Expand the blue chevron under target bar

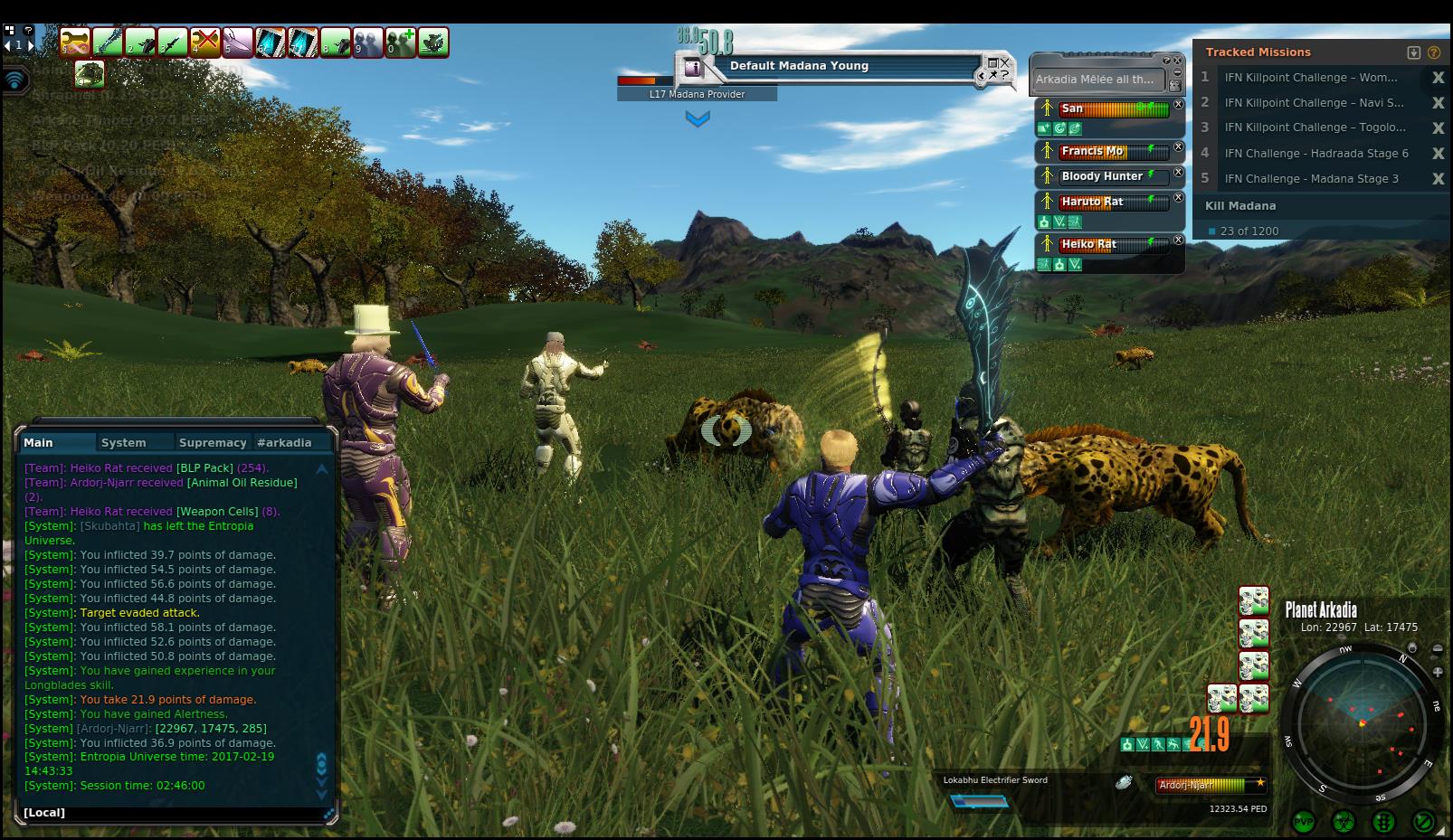[x=698, y=118]
